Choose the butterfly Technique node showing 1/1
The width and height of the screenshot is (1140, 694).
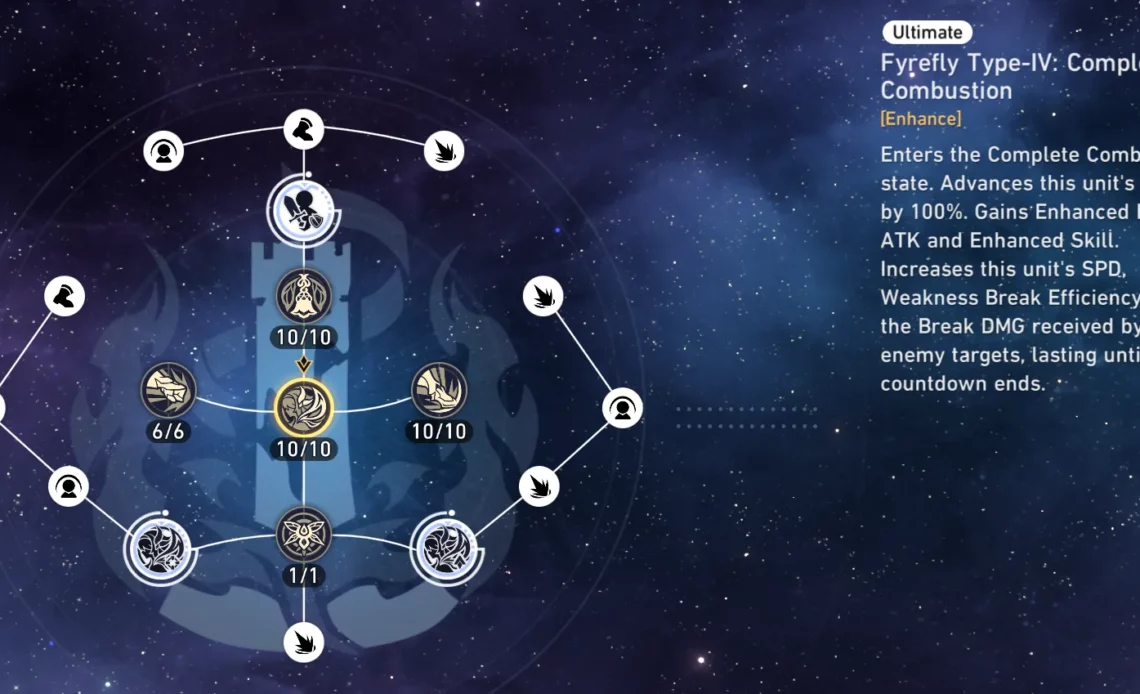[303, 533]
